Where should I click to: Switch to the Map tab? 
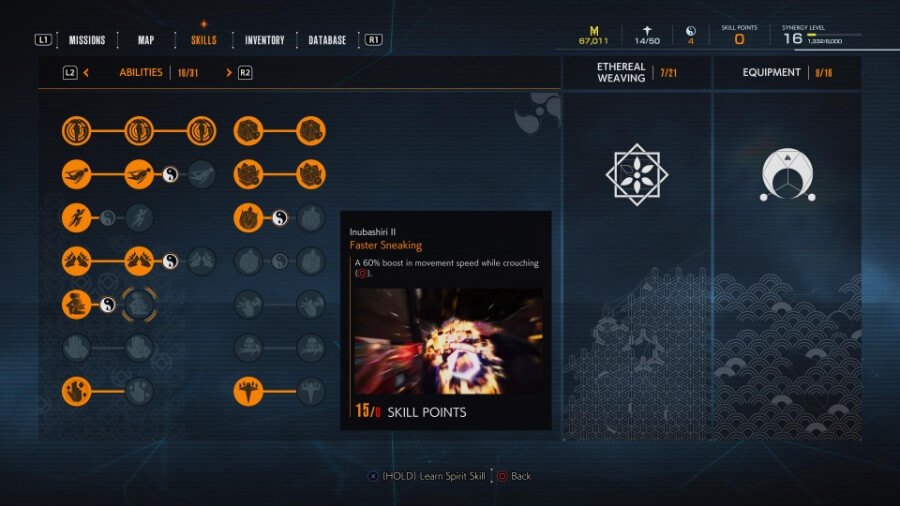[x=146, y=40]
